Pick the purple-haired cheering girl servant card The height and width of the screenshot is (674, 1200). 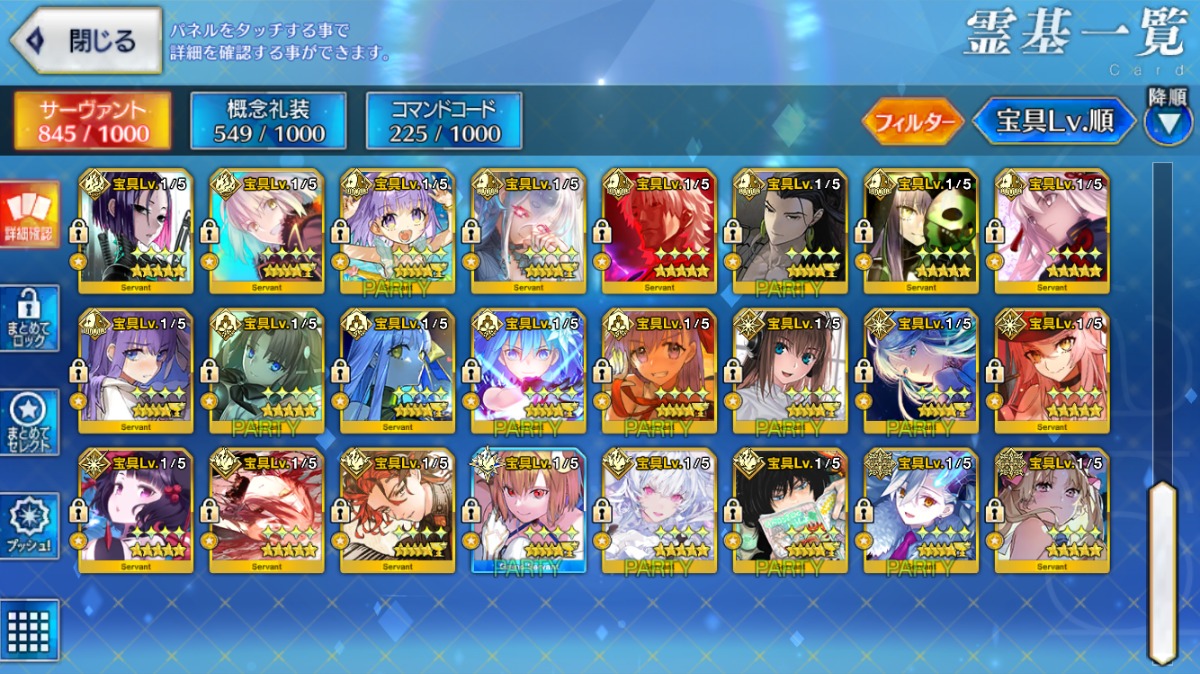click(x=397, y=231)
